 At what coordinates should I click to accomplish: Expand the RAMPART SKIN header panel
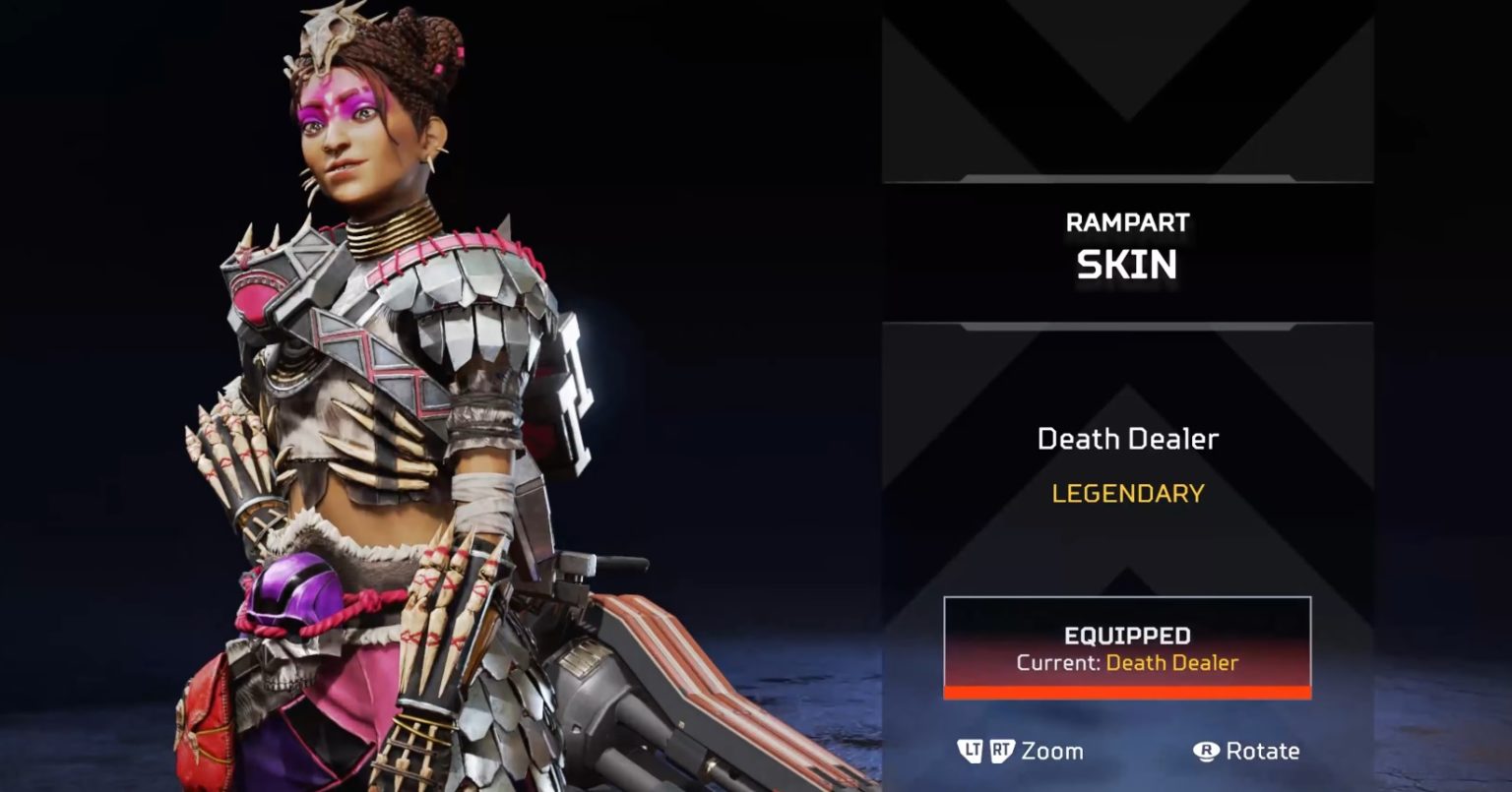(1126, 244)
